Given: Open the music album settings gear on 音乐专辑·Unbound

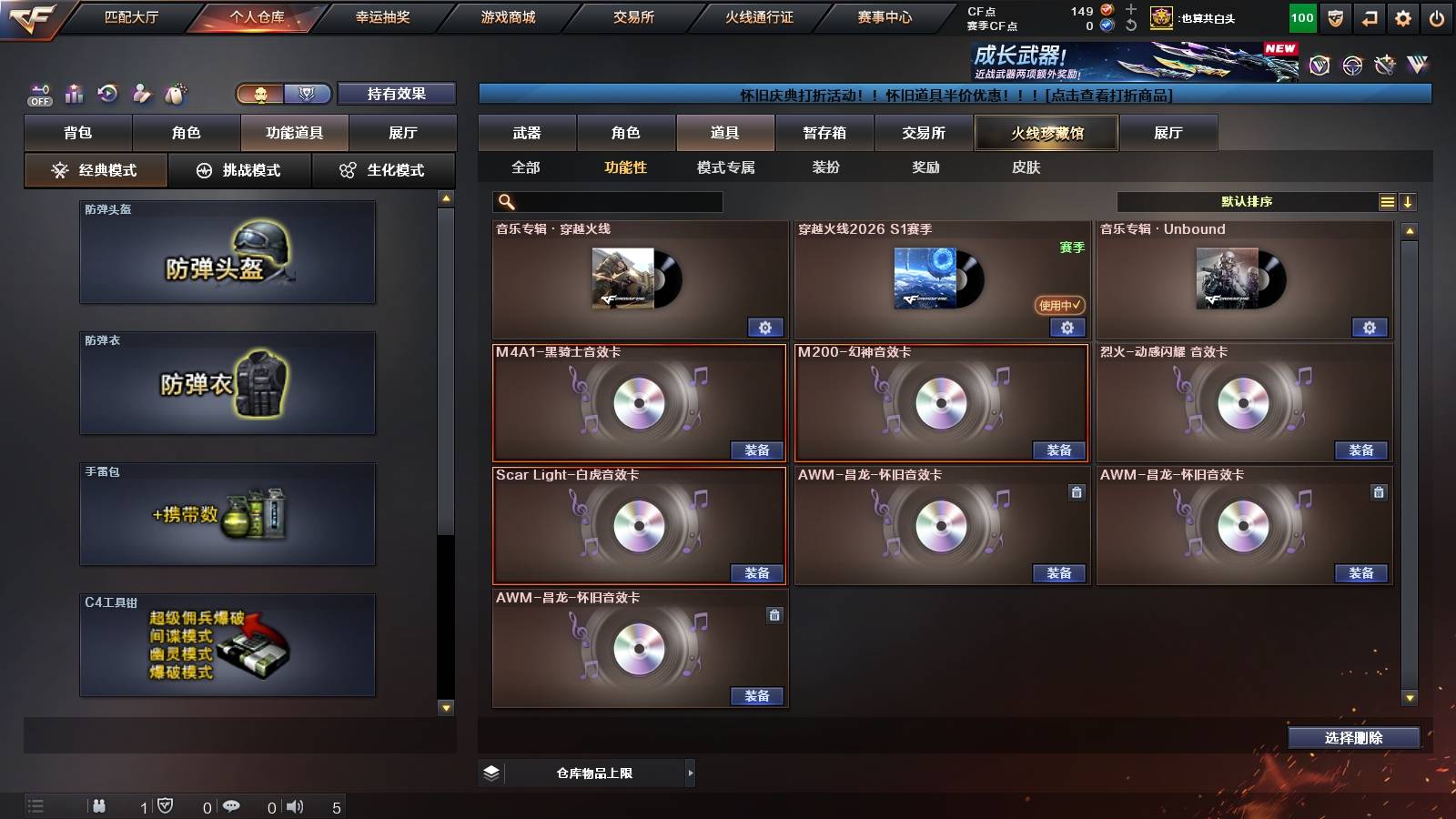Looking at the screenshot, I should pyautogui.click(x=1369, y=327).
